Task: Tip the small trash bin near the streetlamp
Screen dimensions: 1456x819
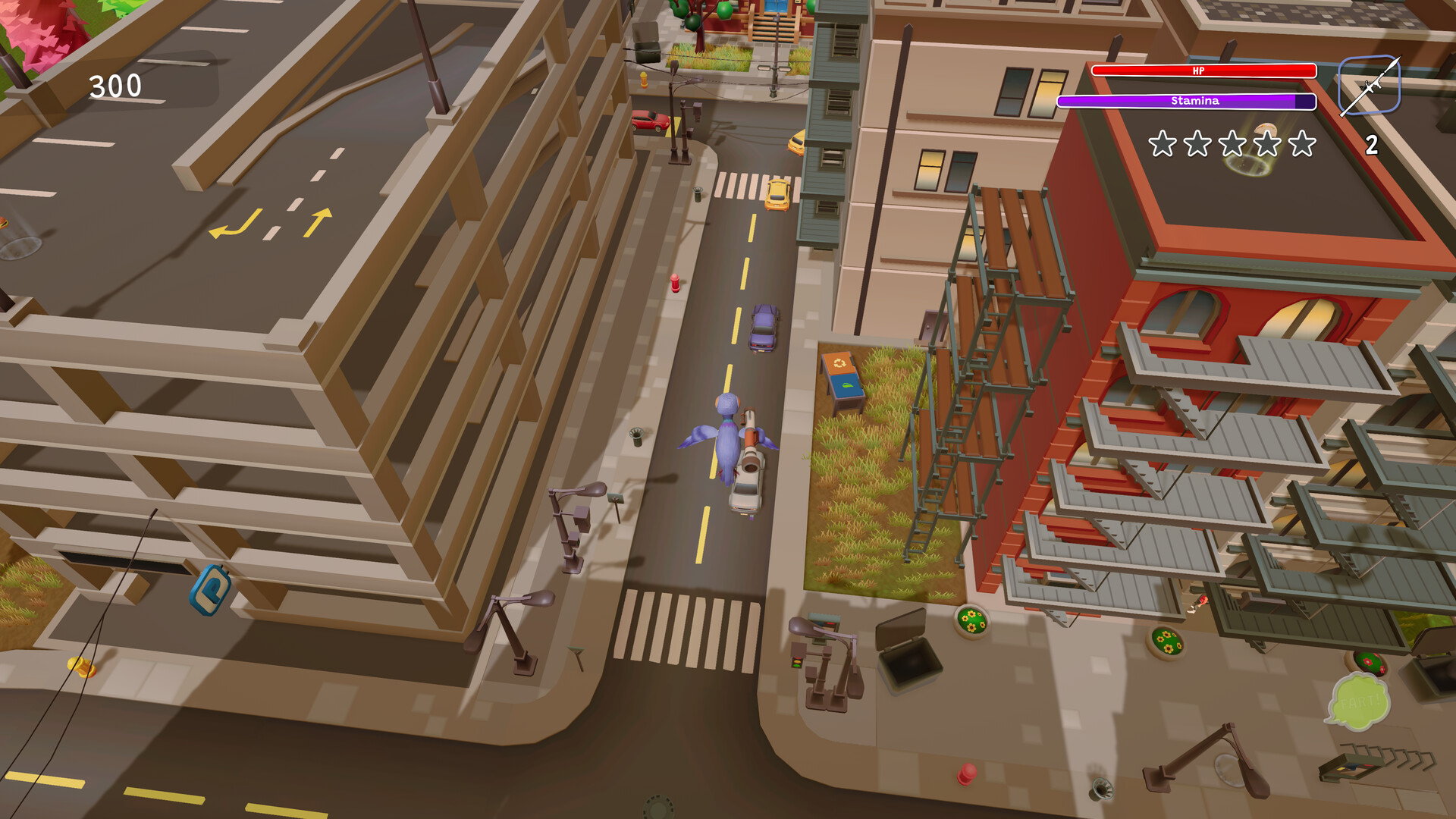Action: pyautogui.click(x=635, y=435)
